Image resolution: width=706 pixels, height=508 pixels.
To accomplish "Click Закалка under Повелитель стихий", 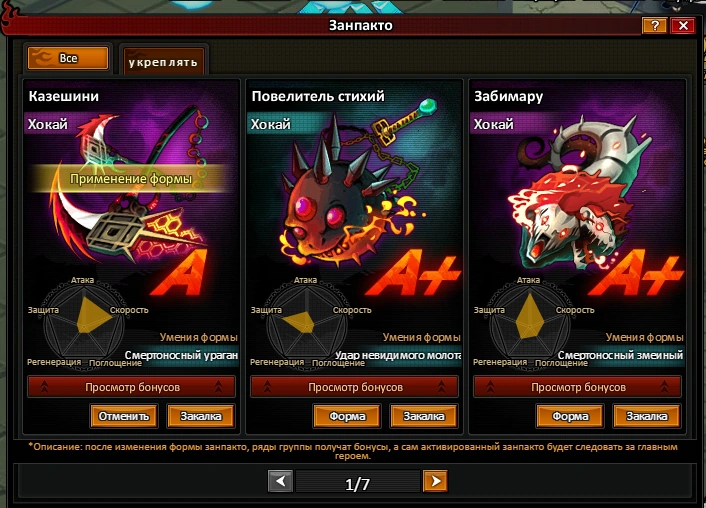I will pyautogui.click(x=424, y=416).
